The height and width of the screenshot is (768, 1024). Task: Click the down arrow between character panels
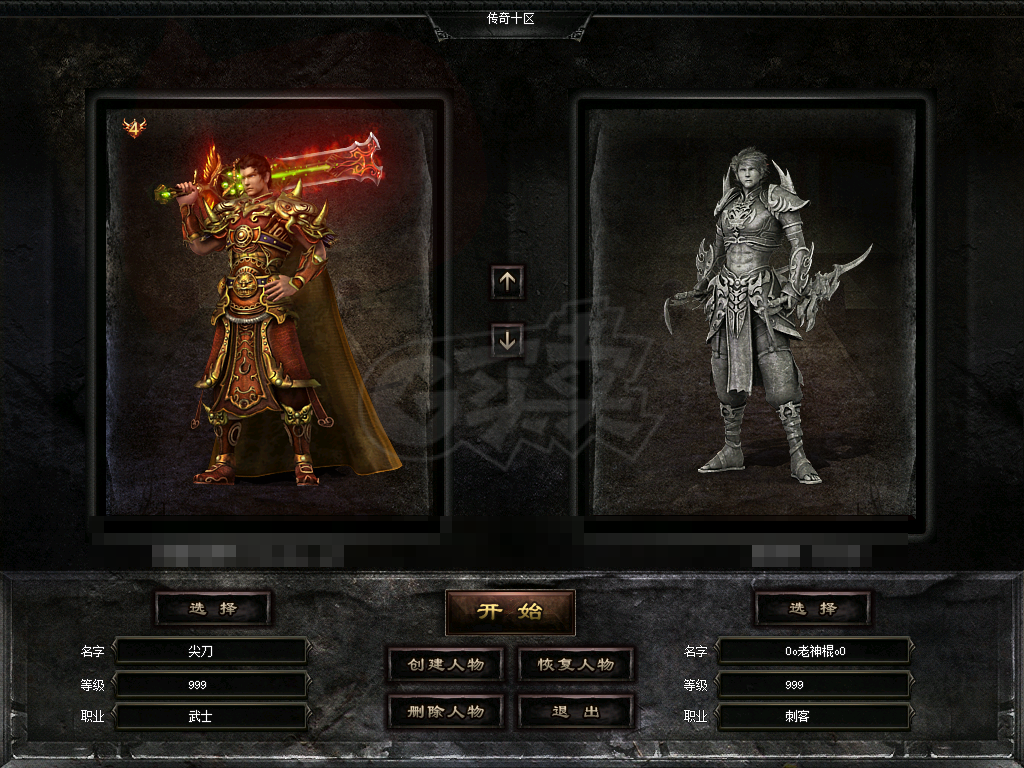pyautogui.click(x=507, y=340)
